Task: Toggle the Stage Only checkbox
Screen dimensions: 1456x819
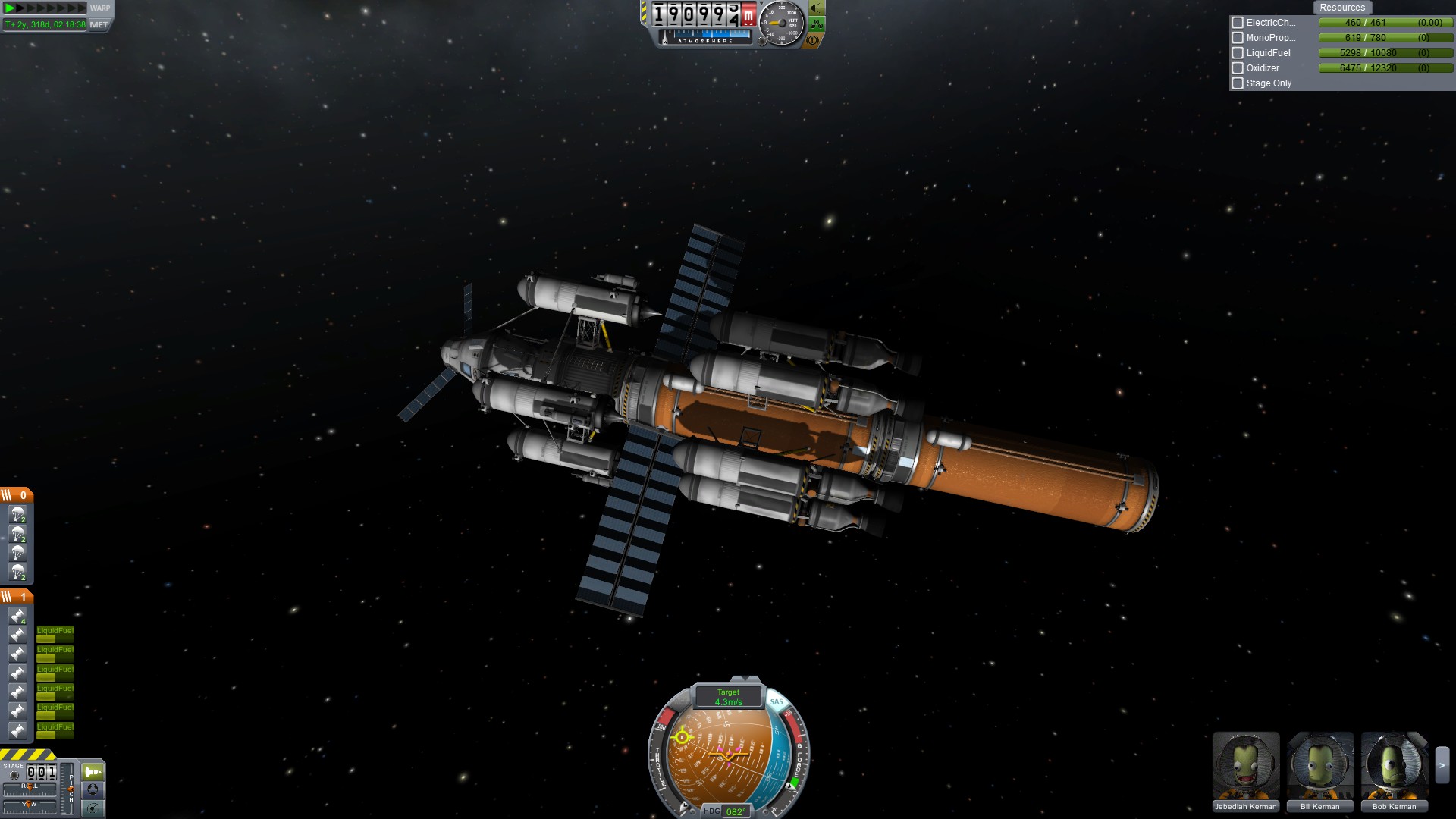Action: tap(1238, 83)
